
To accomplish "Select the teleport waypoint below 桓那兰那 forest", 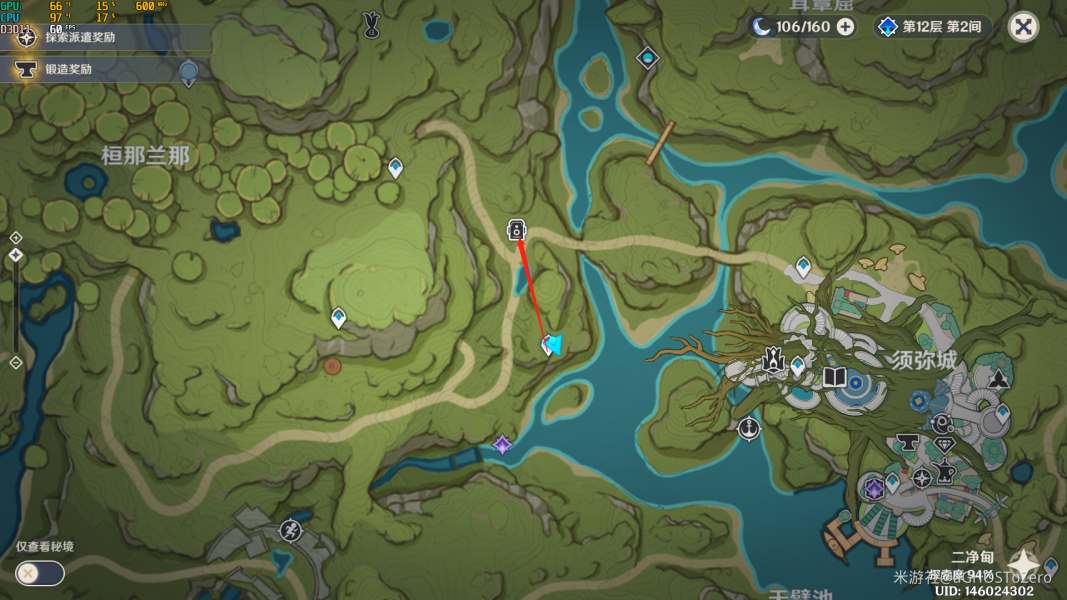I will point(338,318).
